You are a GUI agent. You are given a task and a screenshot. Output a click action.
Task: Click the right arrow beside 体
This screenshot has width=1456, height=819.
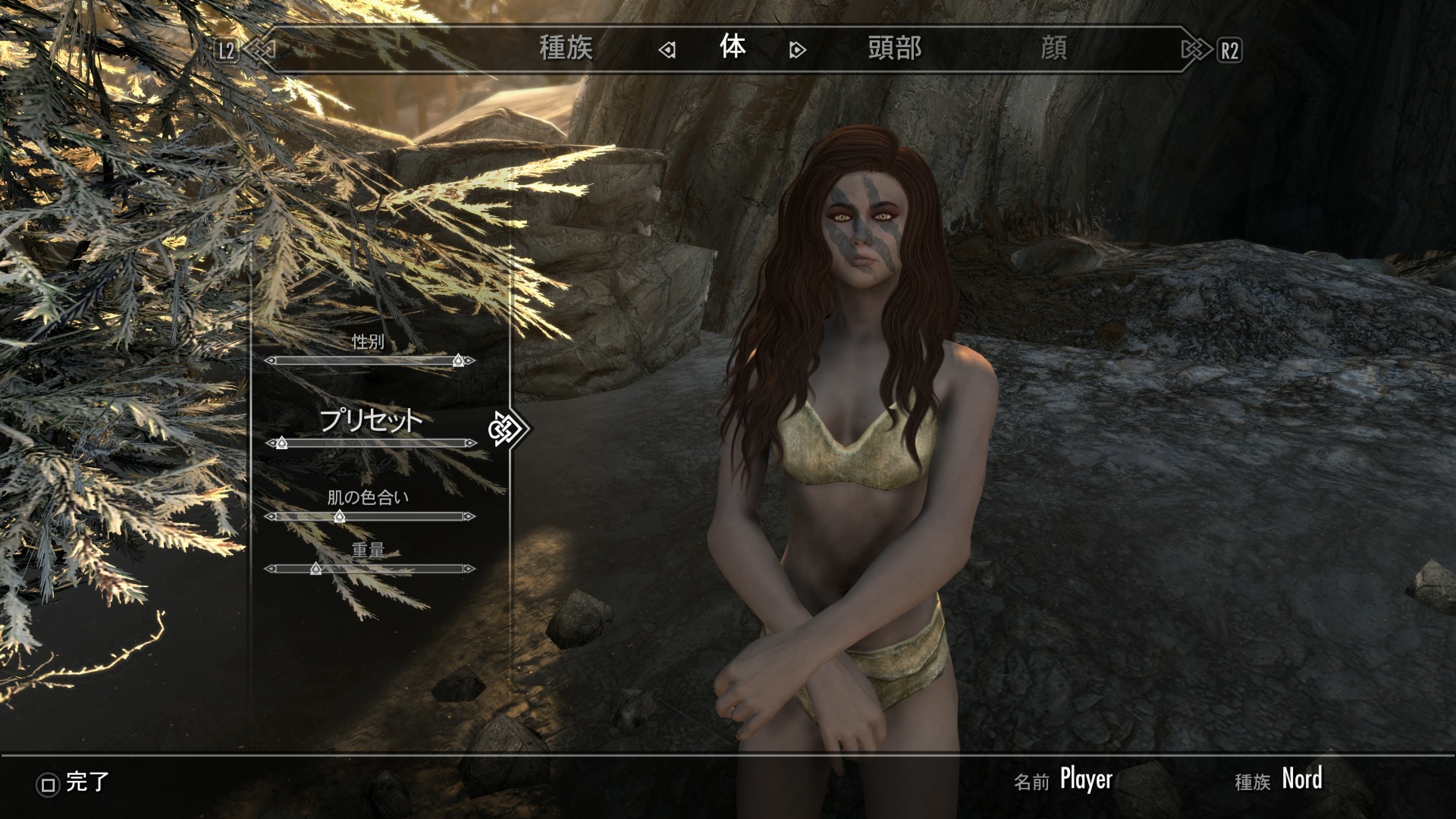[797, 51]
